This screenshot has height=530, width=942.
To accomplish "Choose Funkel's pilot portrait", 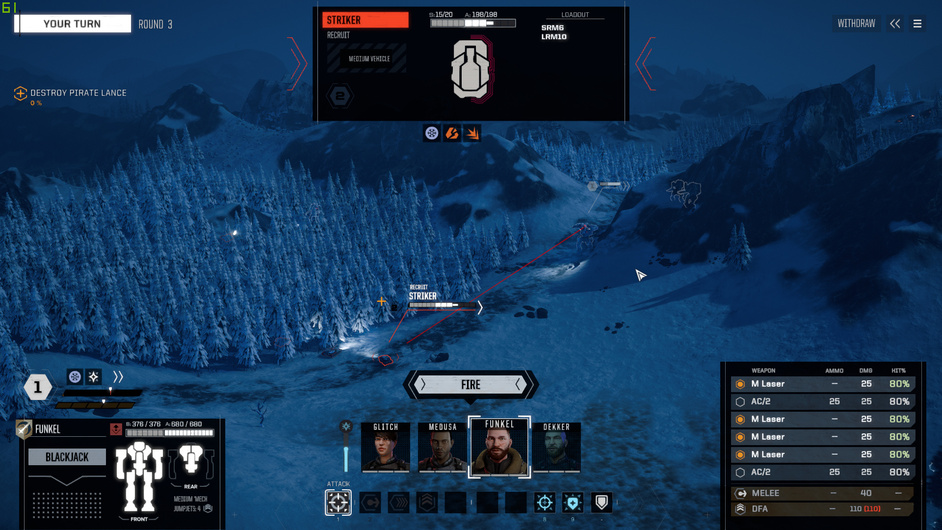I will (x=499, y=447).
